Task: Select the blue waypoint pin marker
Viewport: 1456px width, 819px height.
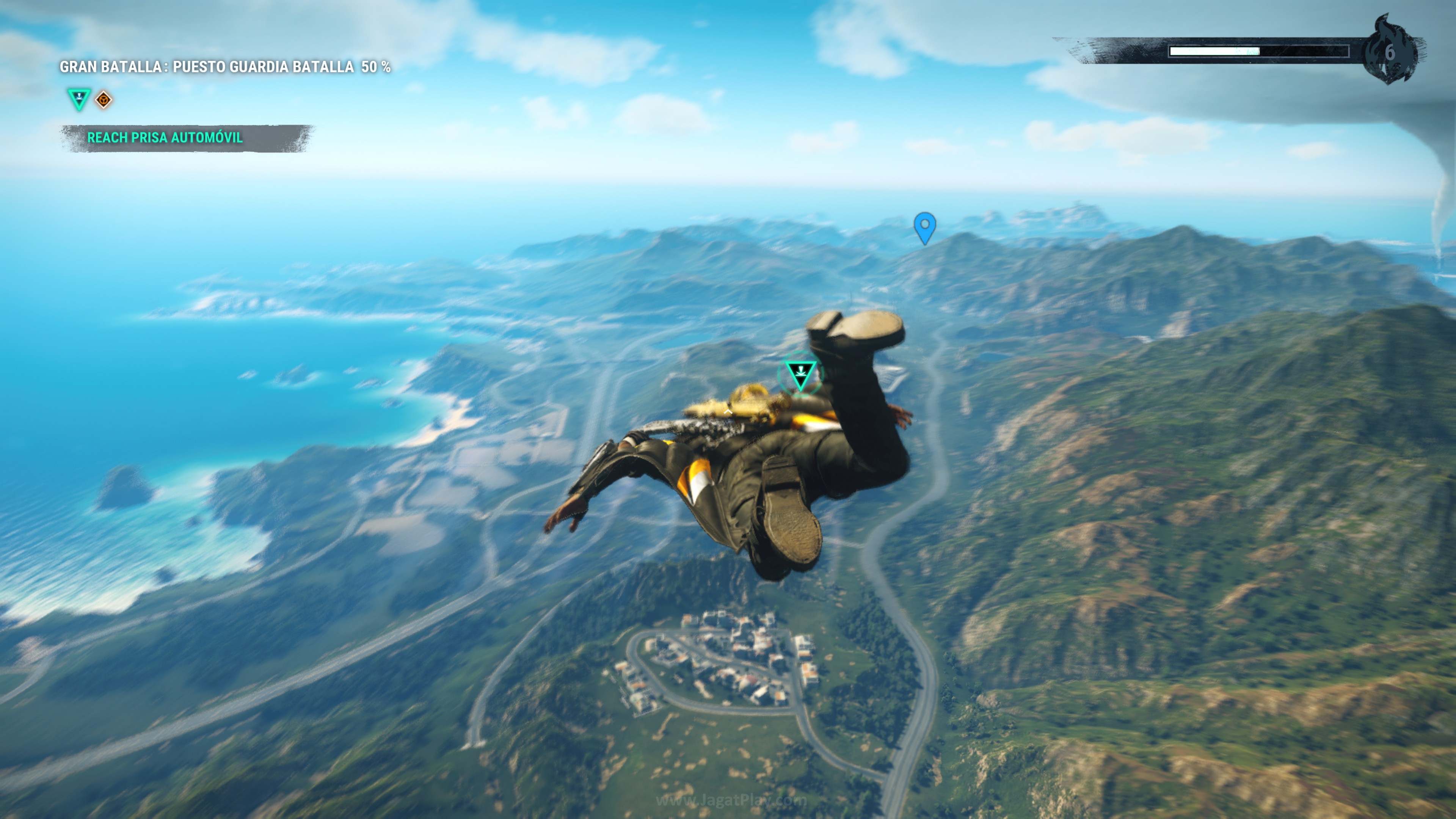Action: 925,227
